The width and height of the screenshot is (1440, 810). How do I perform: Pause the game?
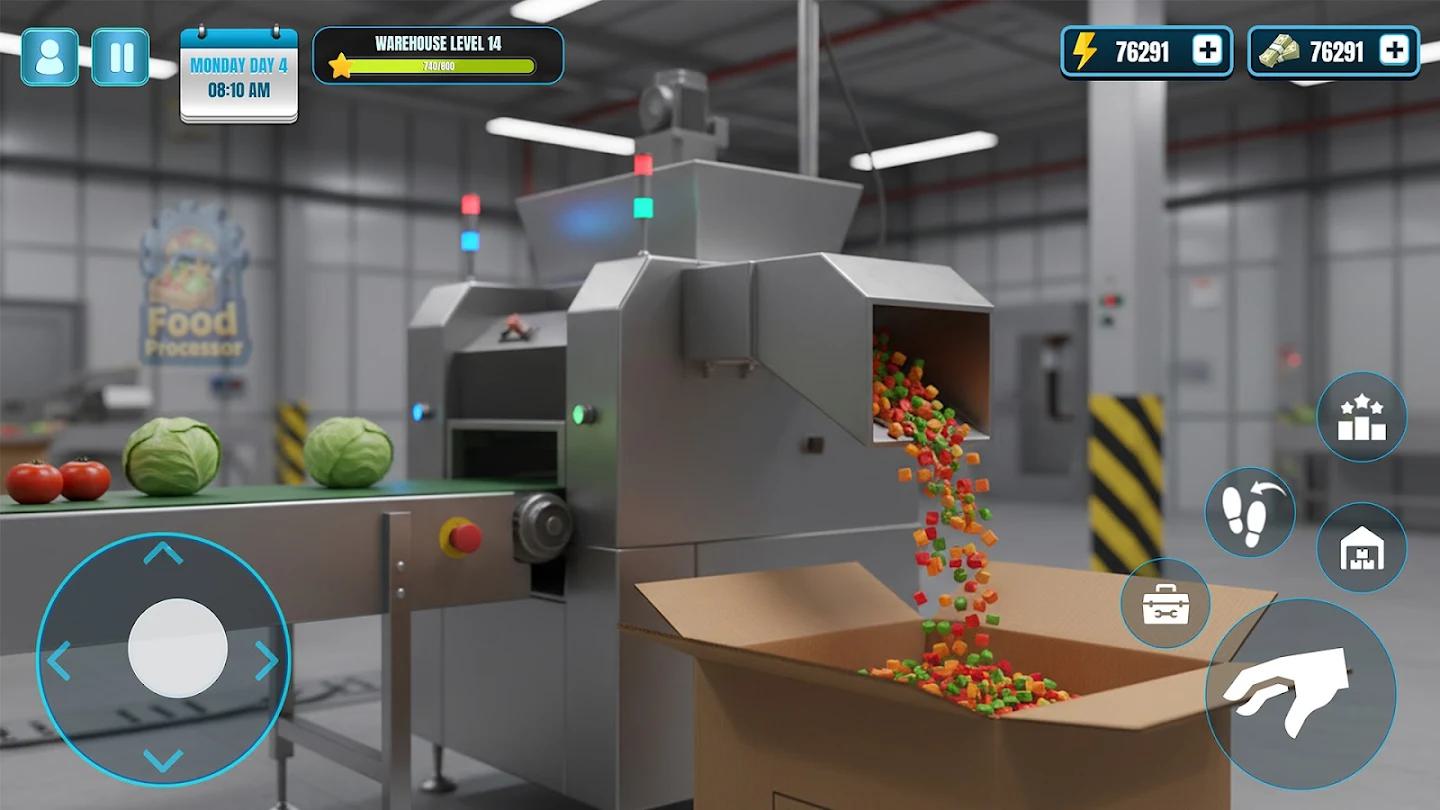121,57
